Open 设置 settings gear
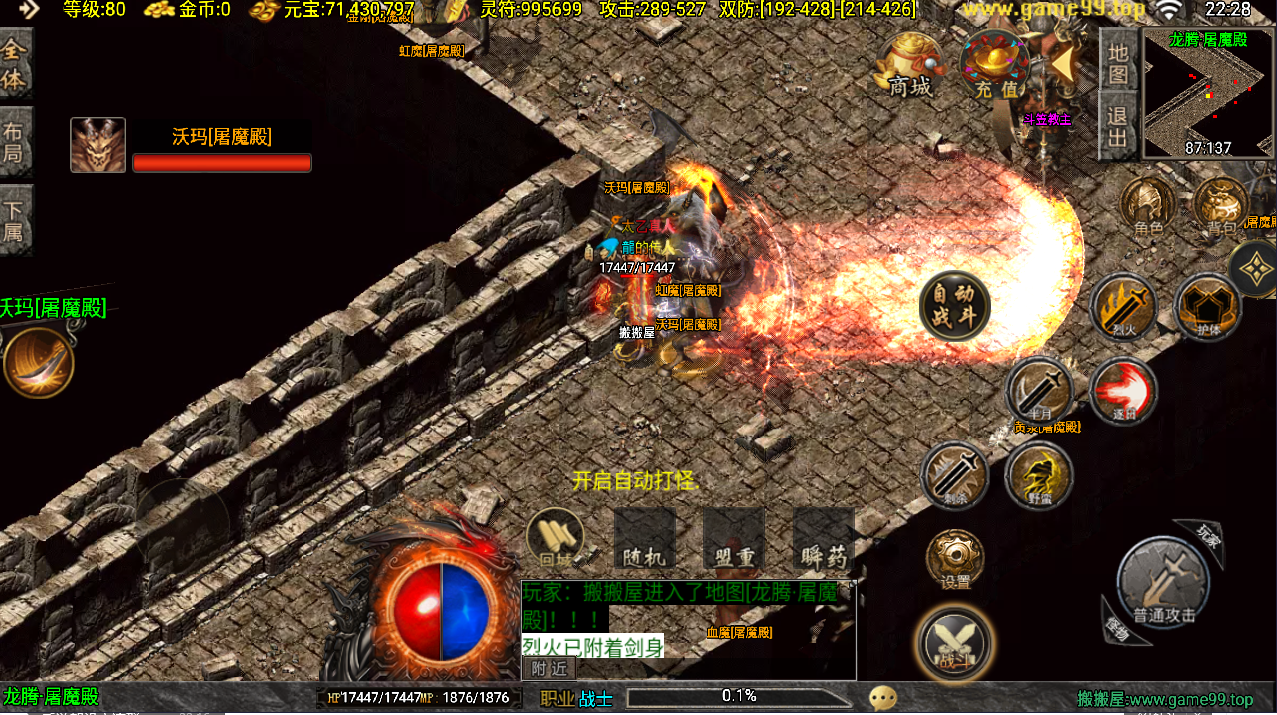1277x715 pixels. pyautogui.click(x=955, y=560)
